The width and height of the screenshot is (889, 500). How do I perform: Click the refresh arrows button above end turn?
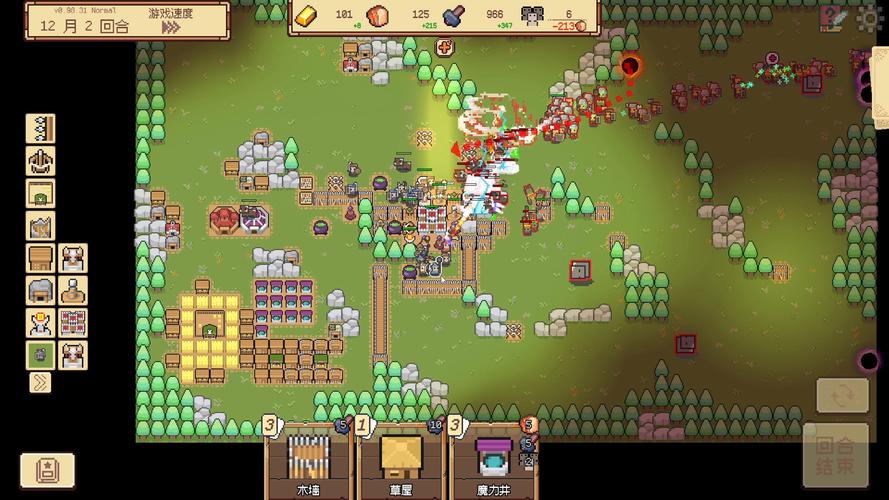click(842, 396)
